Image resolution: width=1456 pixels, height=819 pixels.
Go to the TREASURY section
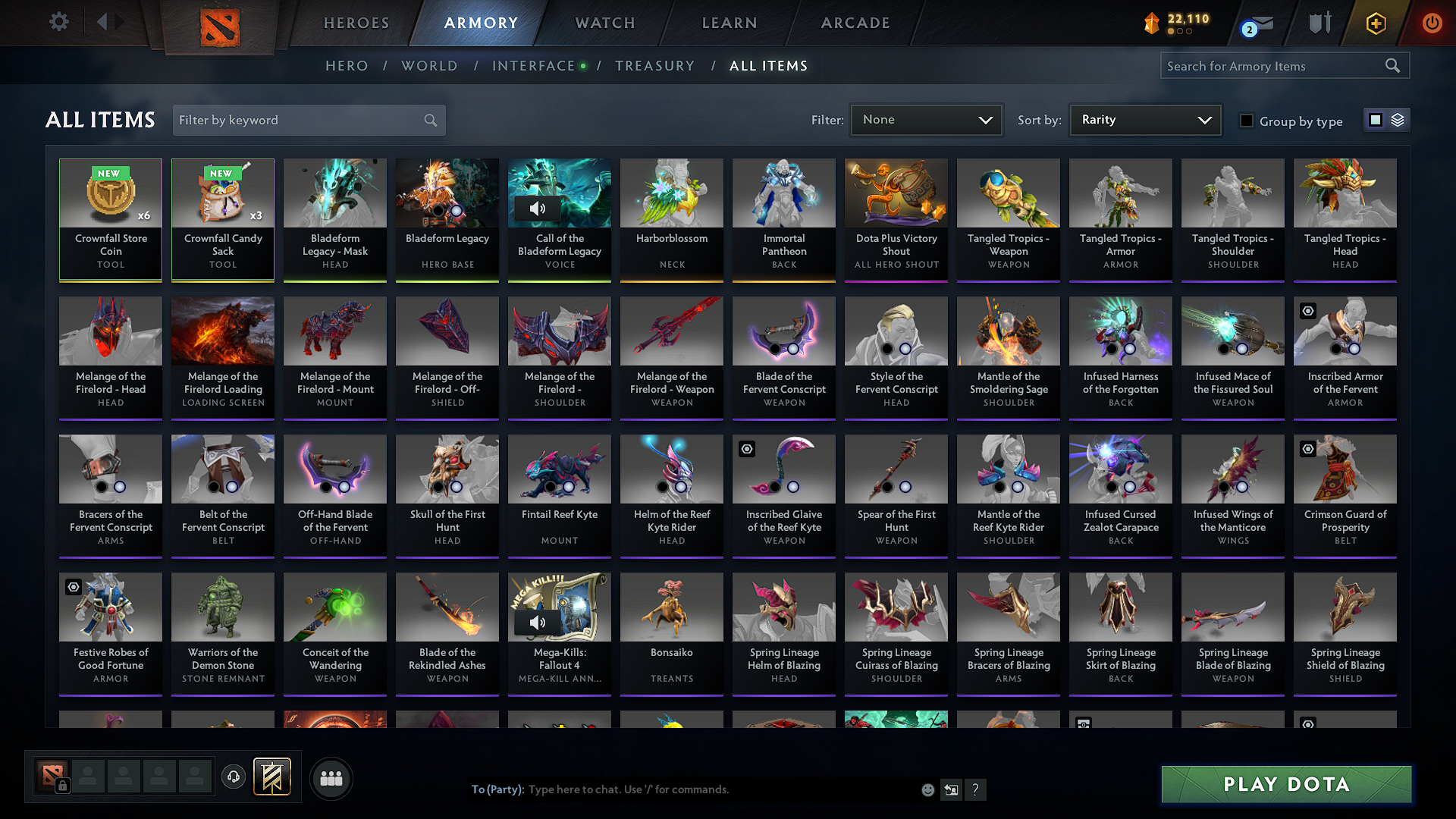click(655, 66)
